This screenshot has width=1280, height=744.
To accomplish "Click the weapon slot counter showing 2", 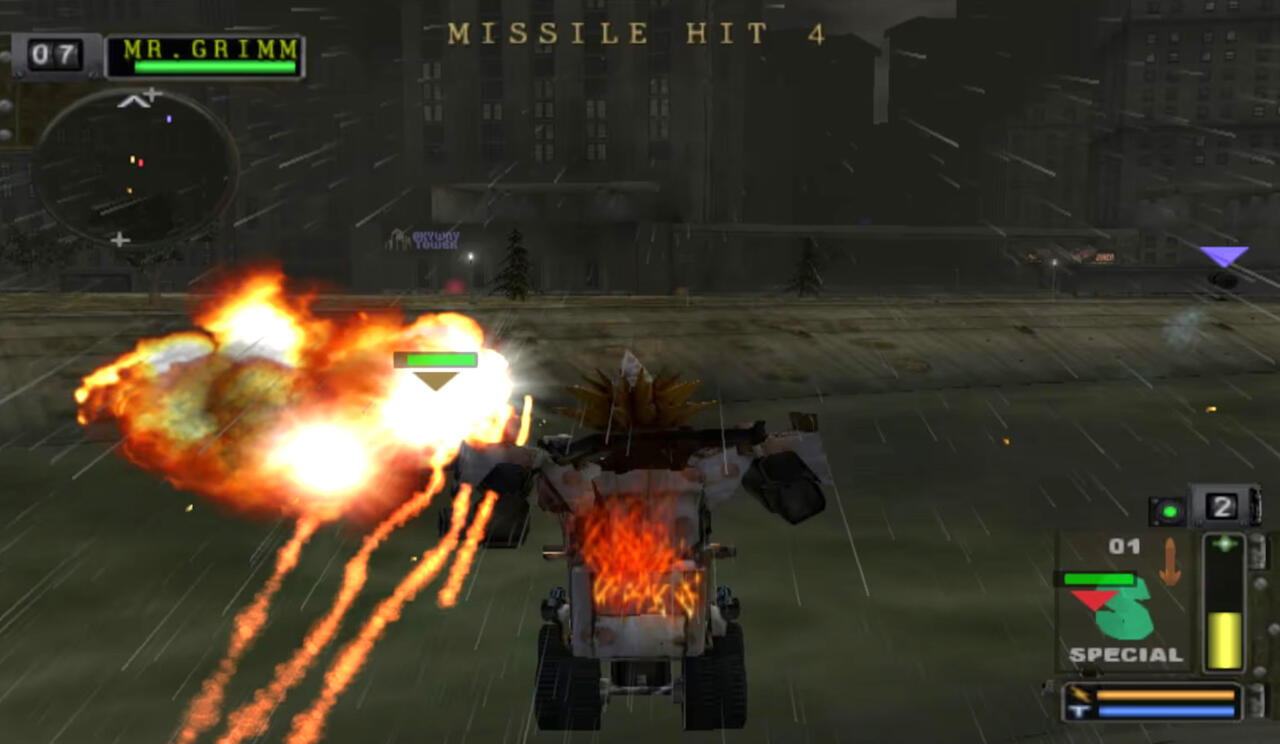I will click(1222, 506).
